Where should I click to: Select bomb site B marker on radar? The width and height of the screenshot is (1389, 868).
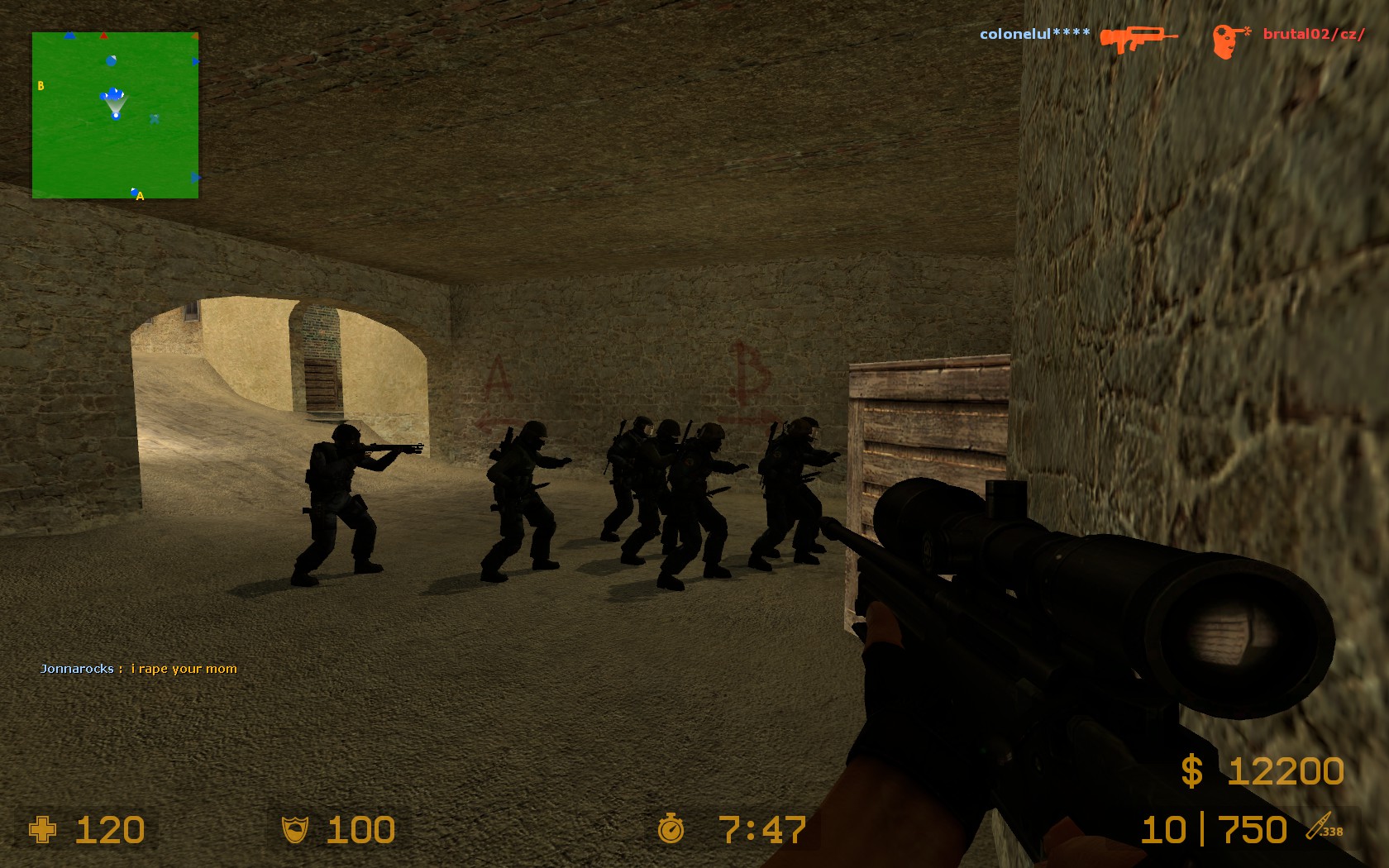coord(41,86)
